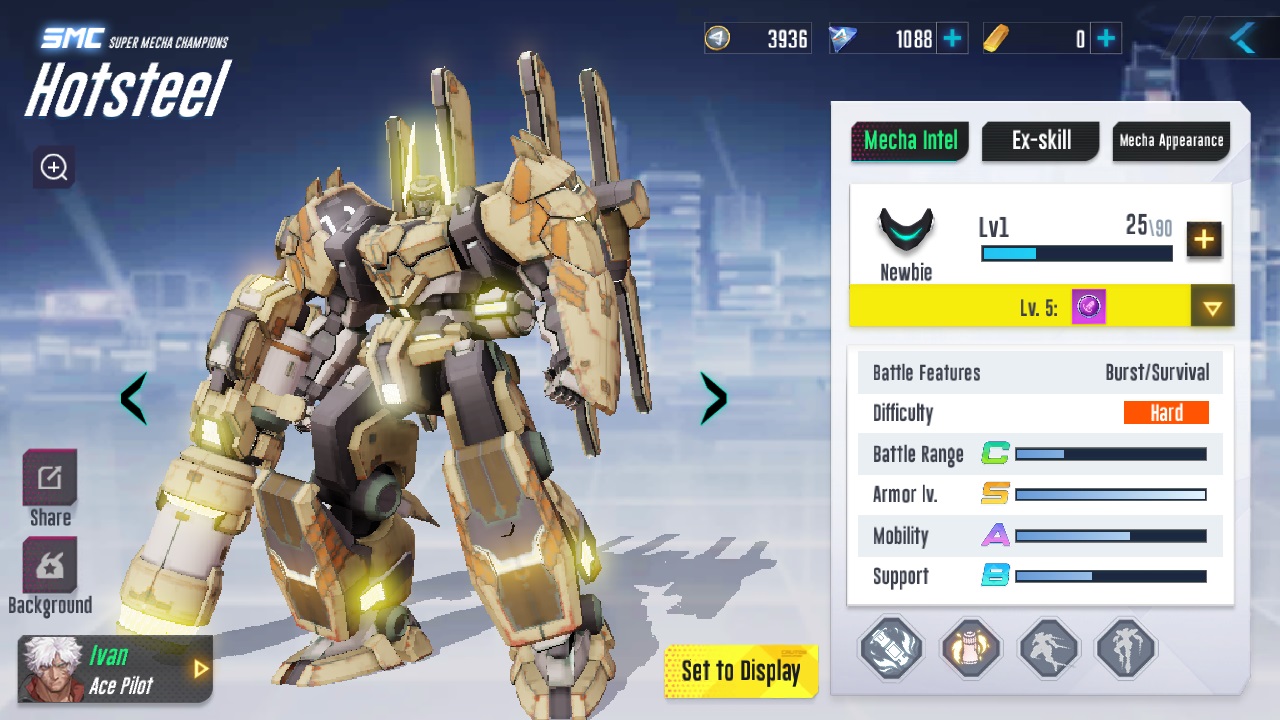View the dashing mecha skill

pyautogui.click(x=1049, y=648)
